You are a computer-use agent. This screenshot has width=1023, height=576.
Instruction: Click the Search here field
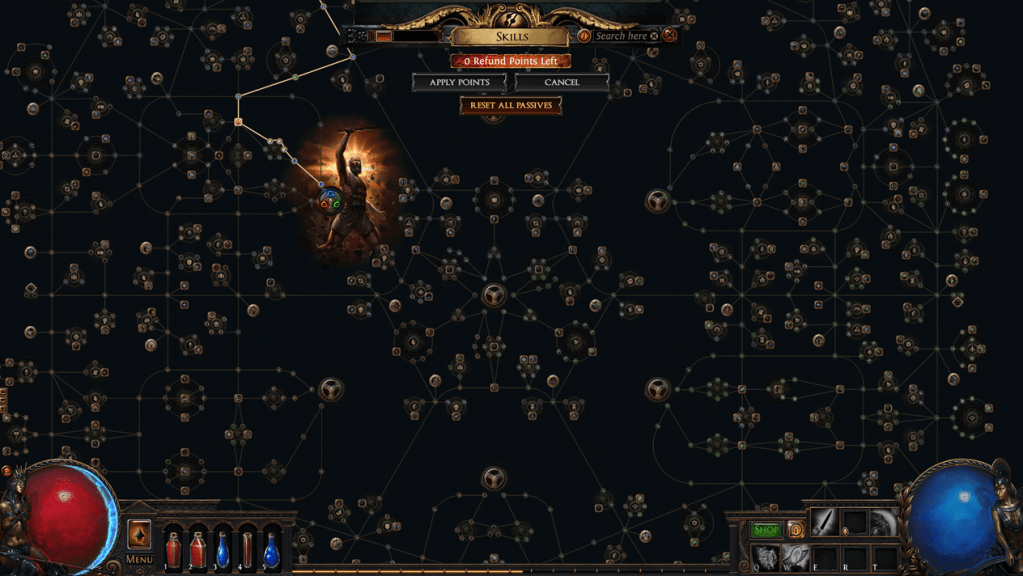[x=620, y=36]
